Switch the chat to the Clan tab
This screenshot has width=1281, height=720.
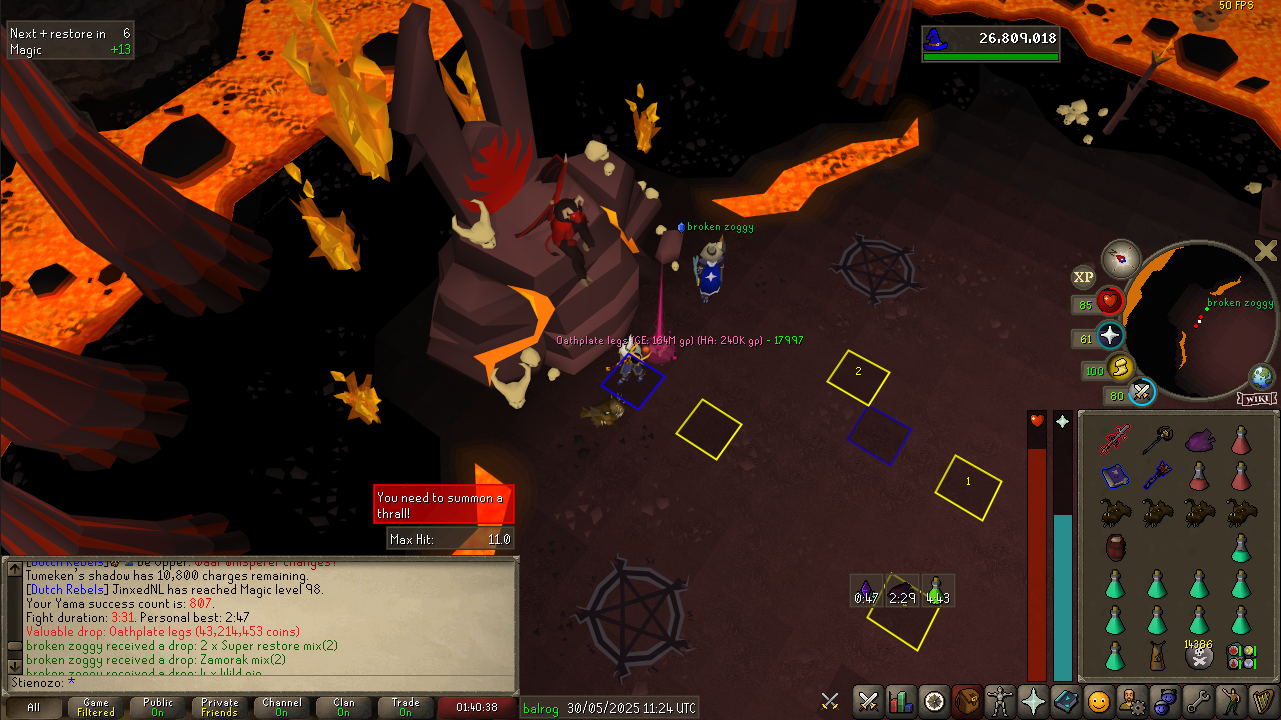pos(344,708)
